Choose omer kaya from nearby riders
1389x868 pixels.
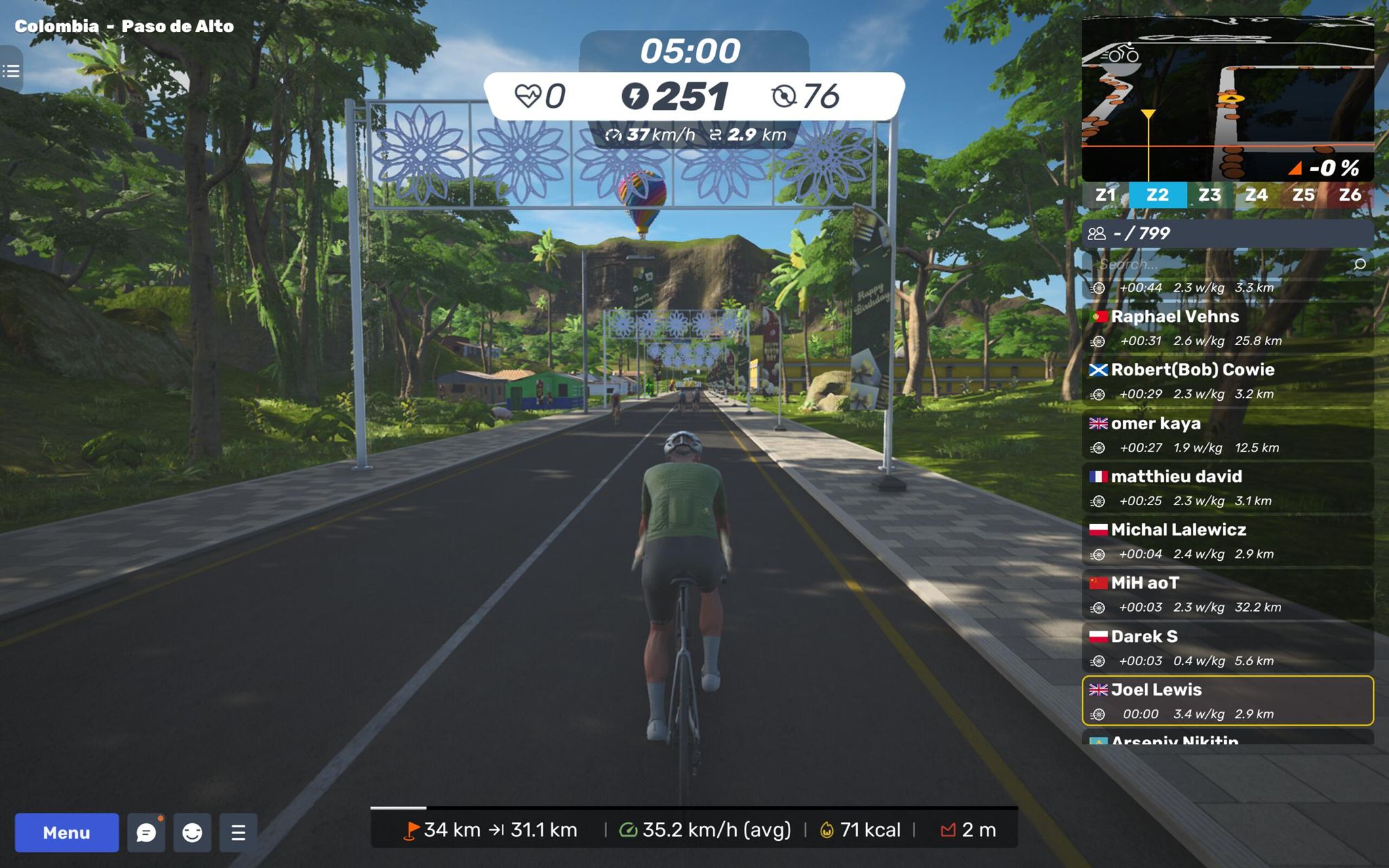coord(1227,435)
